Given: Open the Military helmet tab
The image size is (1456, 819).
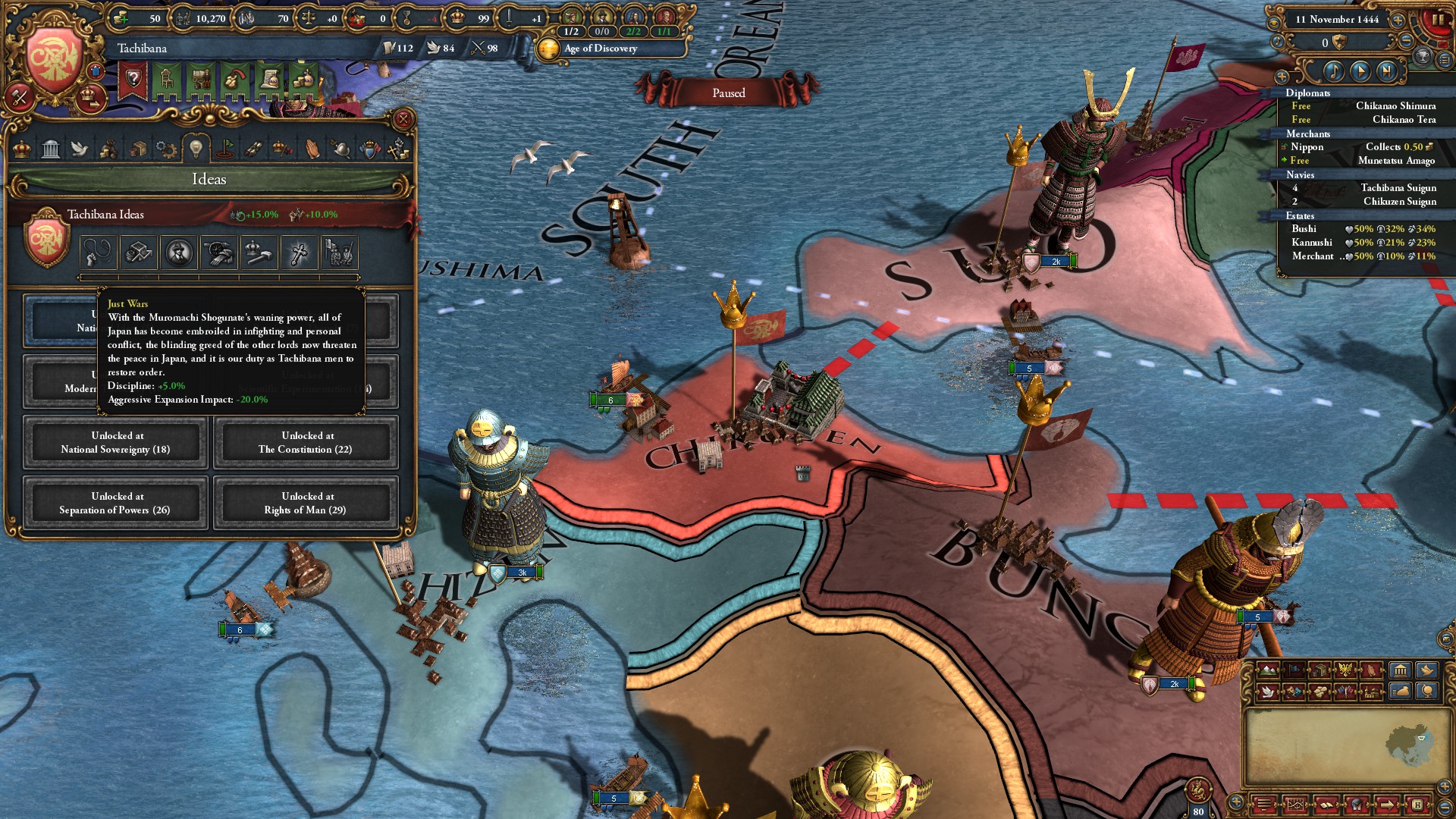Looking at the screenshot, I should [340, 149].
